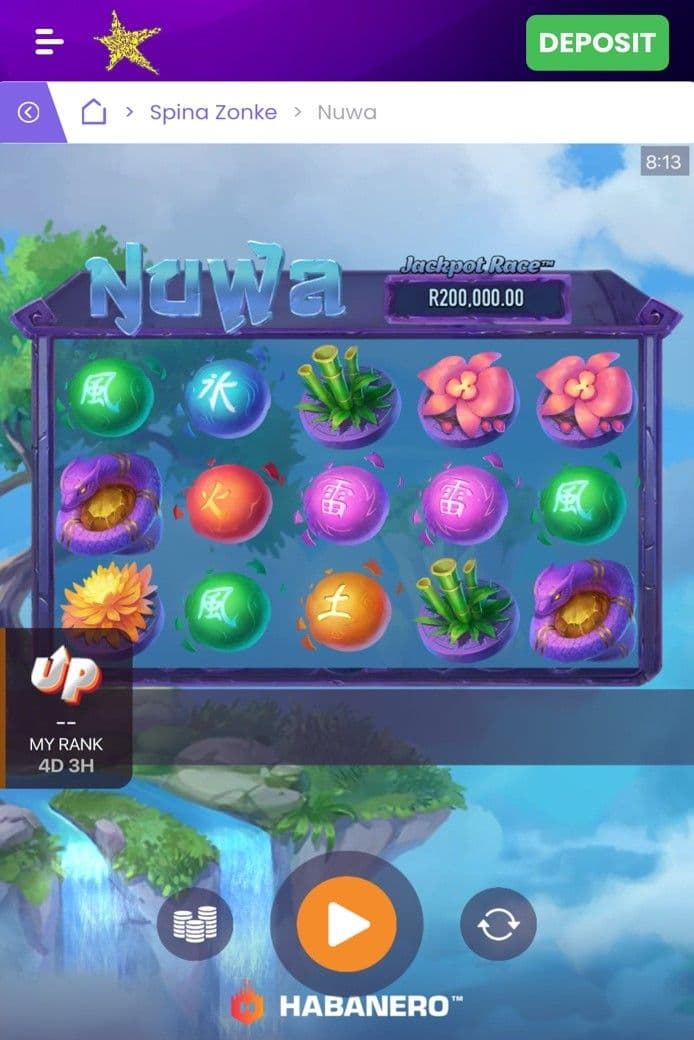
Task: Click the gold star site logo
Action: [x=127, y=41]
